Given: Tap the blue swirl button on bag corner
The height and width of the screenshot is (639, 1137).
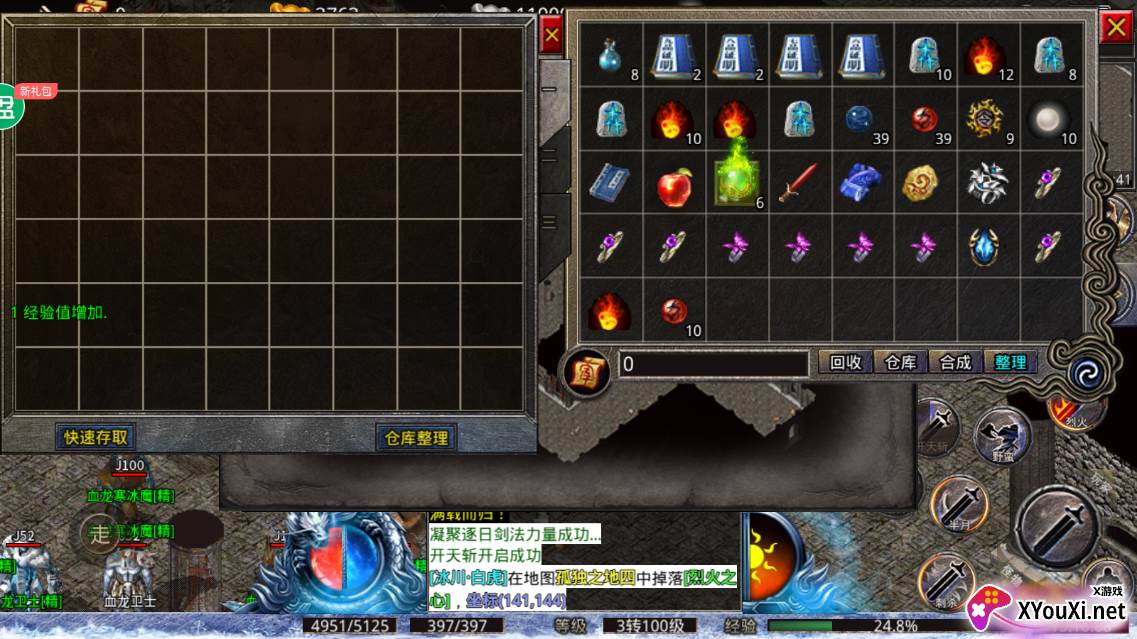Looking at the screenshot, I should coord(1084,372).
